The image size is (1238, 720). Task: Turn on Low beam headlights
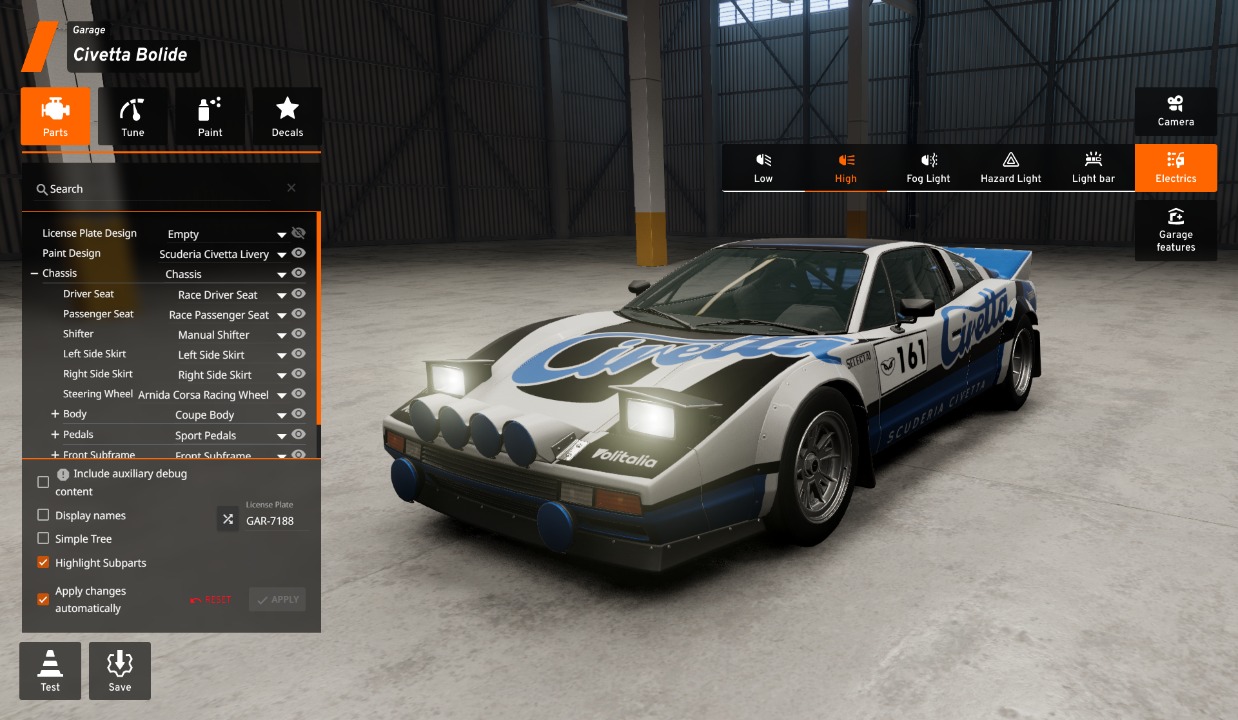(763, 167)
